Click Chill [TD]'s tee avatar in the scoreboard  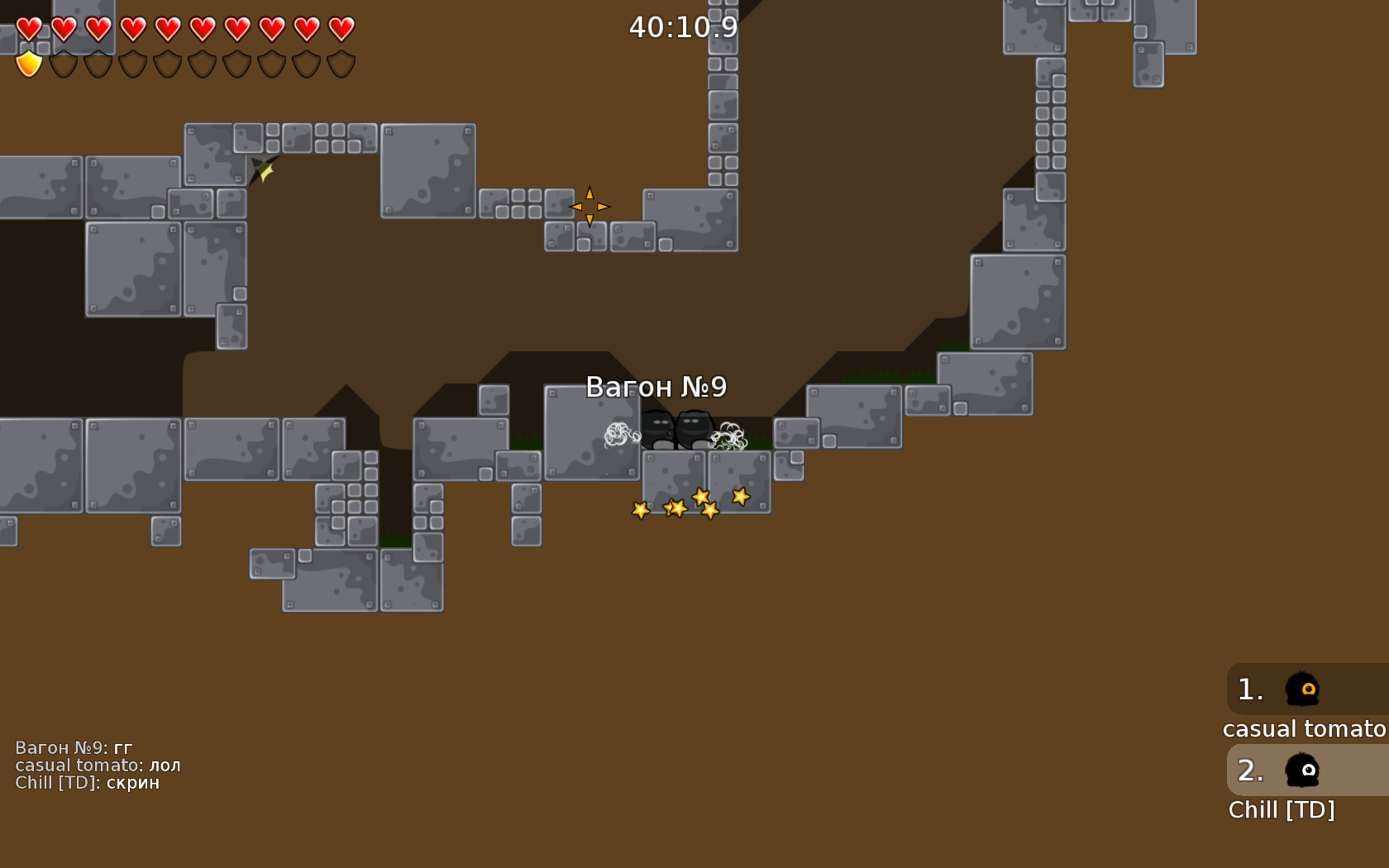[1302, 770]
